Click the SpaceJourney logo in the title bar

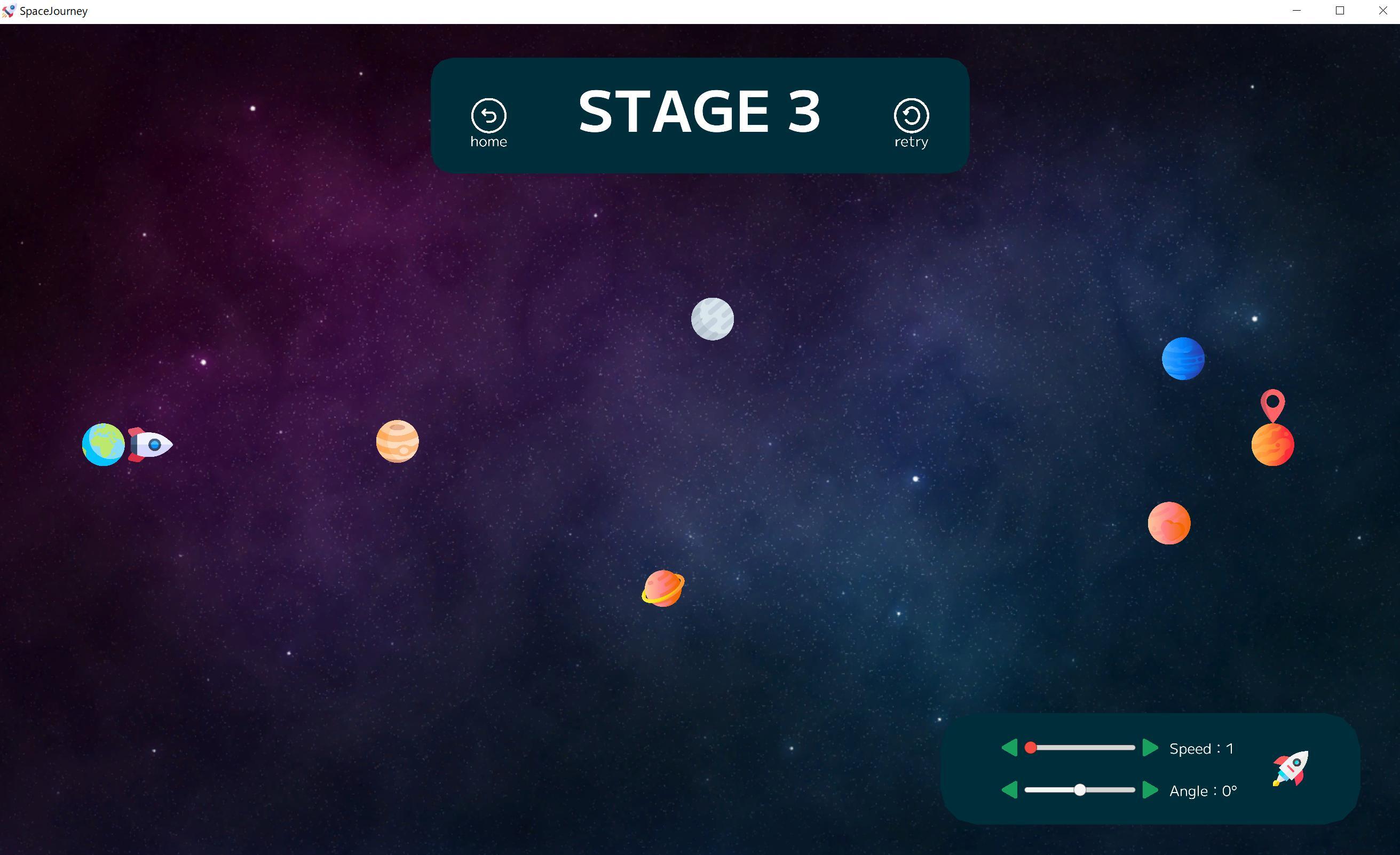9,11
